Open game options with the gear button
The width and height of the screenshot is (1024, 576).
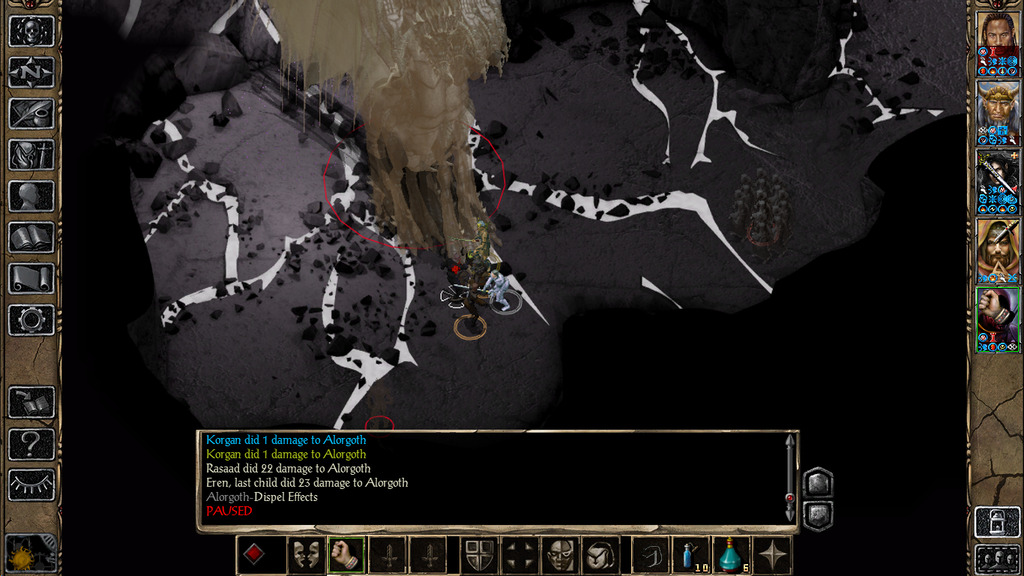pyautogui.click(x=31, y=320)
